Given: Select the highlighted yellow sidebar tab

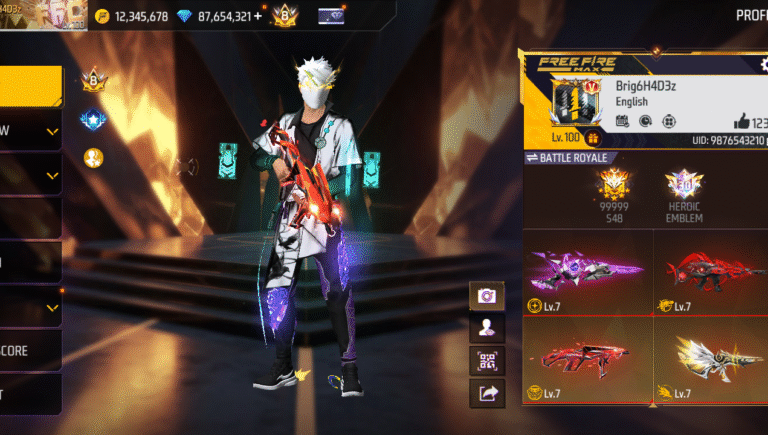Looking at the screenshot, I should tap(30, 87).
